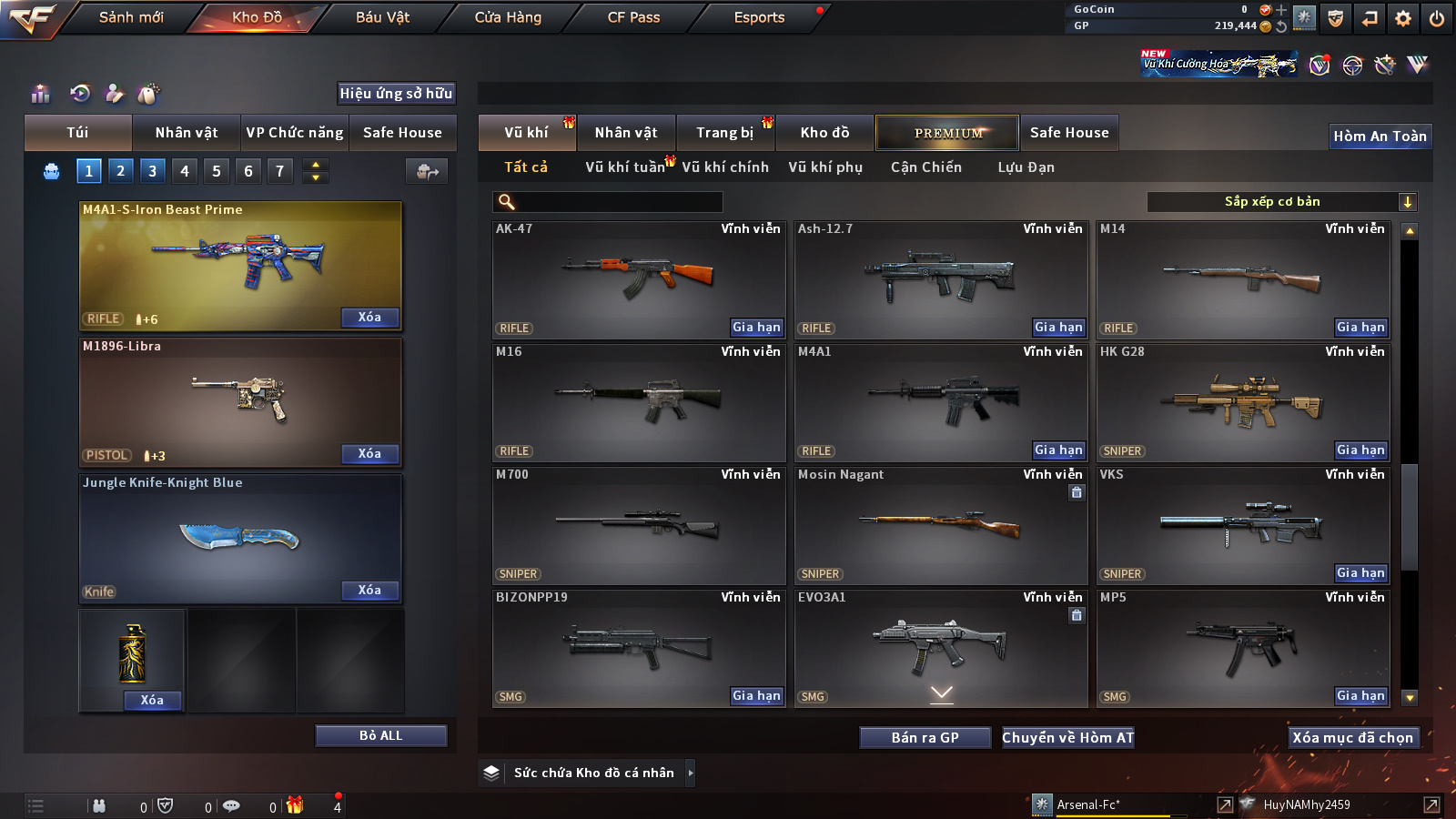Remove the M1896-Libra pistol with Xóa
This screenshot has width=1456, height=819.
click(x=369, y=453)
